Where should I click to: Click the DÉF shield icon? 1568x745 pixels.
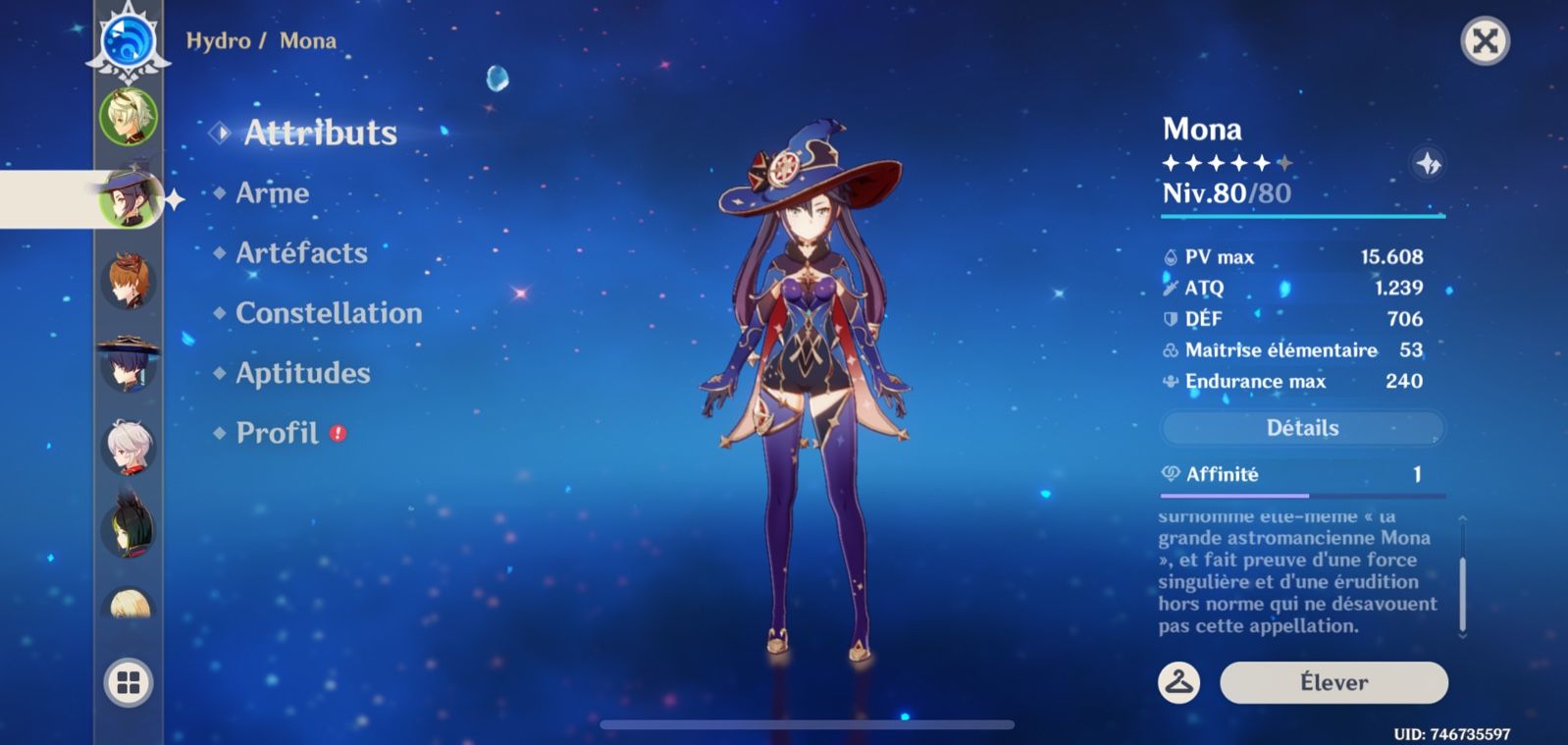[x=1171, y=318]
